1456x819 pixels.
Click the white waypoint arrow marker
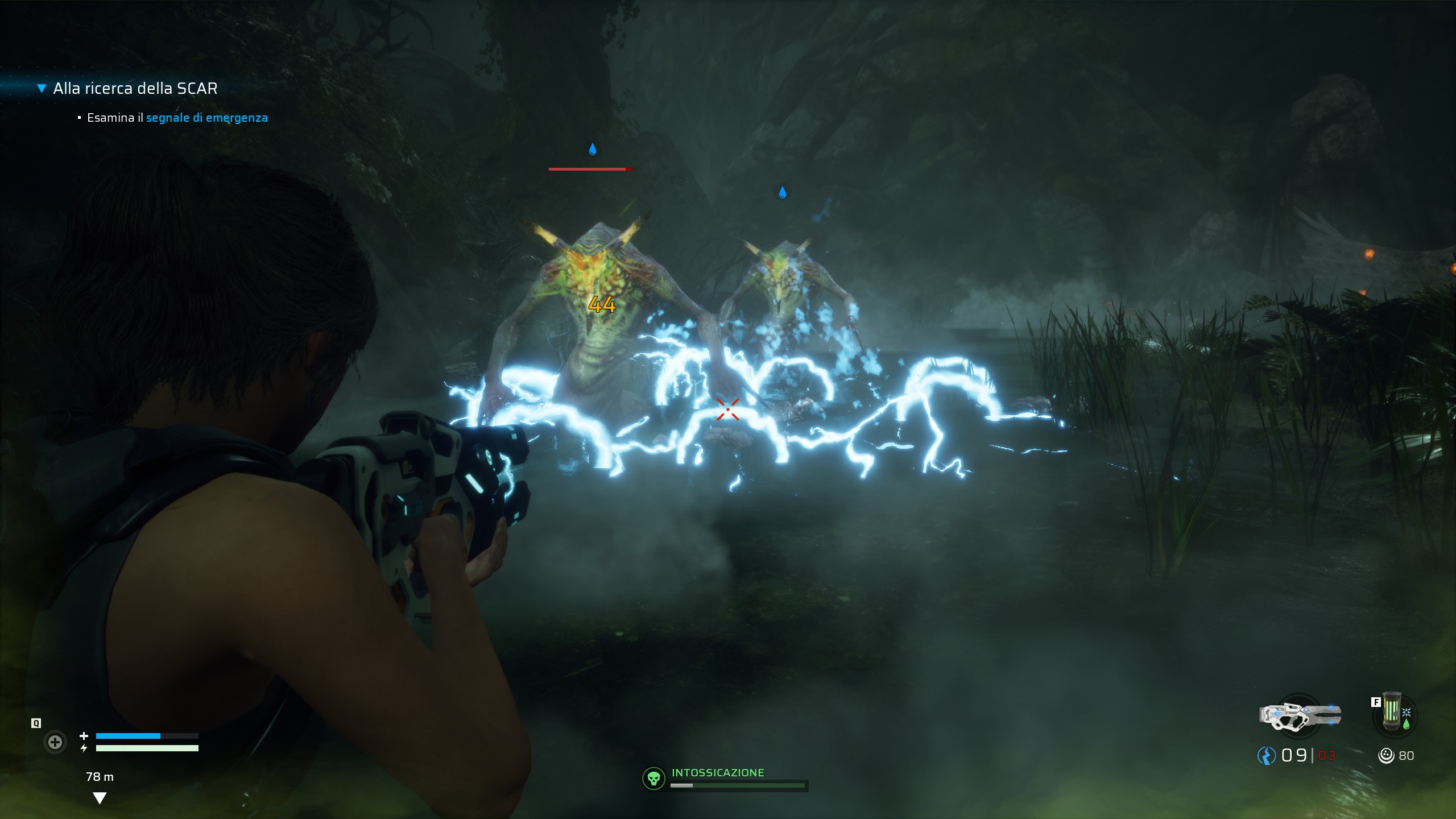click(x=100, y=799)
